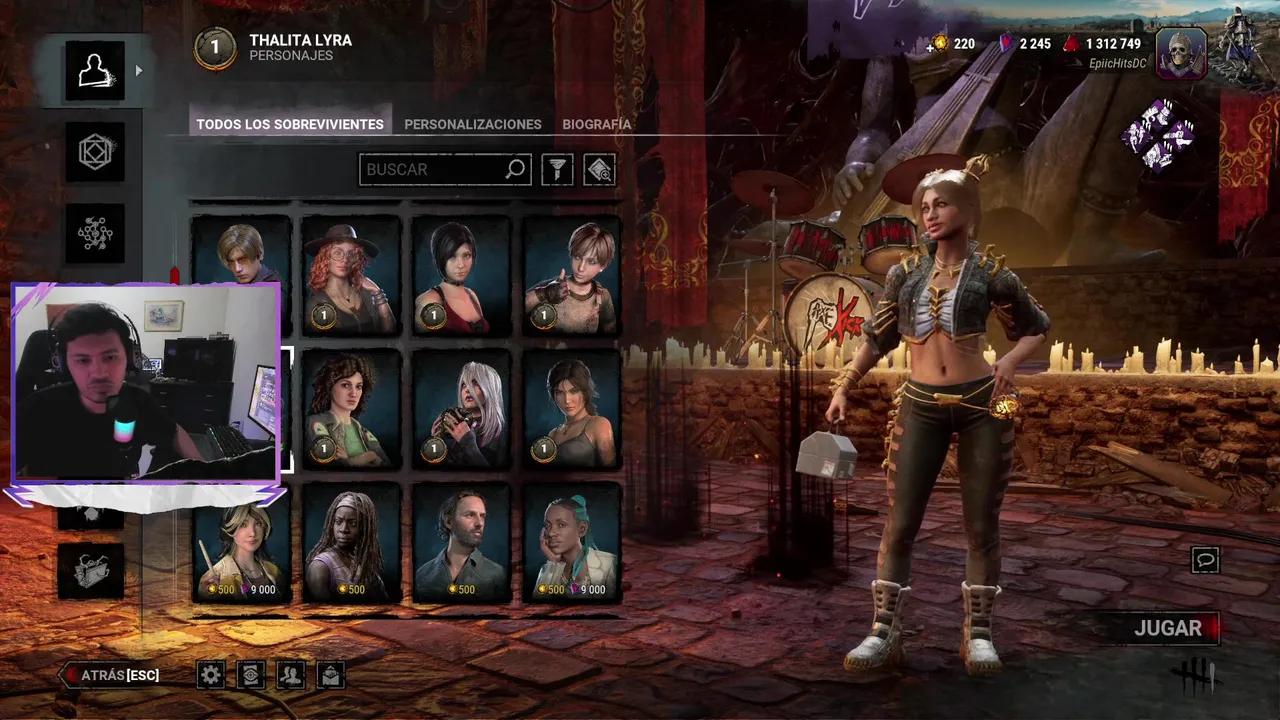The image size is (1280, 720).
Task: Open the chat speech bubble icon
Action: (x=1205, y=560)
